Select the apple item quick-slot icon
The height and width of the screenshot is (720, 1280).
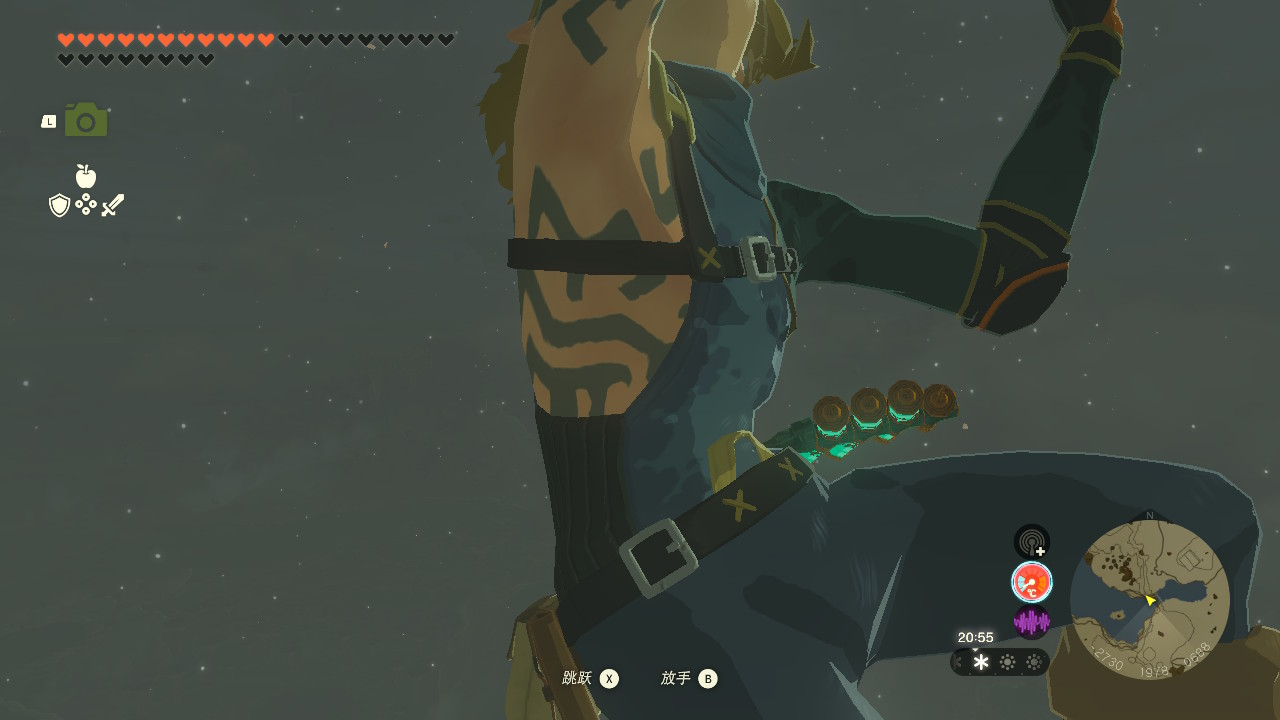[86, 177]
